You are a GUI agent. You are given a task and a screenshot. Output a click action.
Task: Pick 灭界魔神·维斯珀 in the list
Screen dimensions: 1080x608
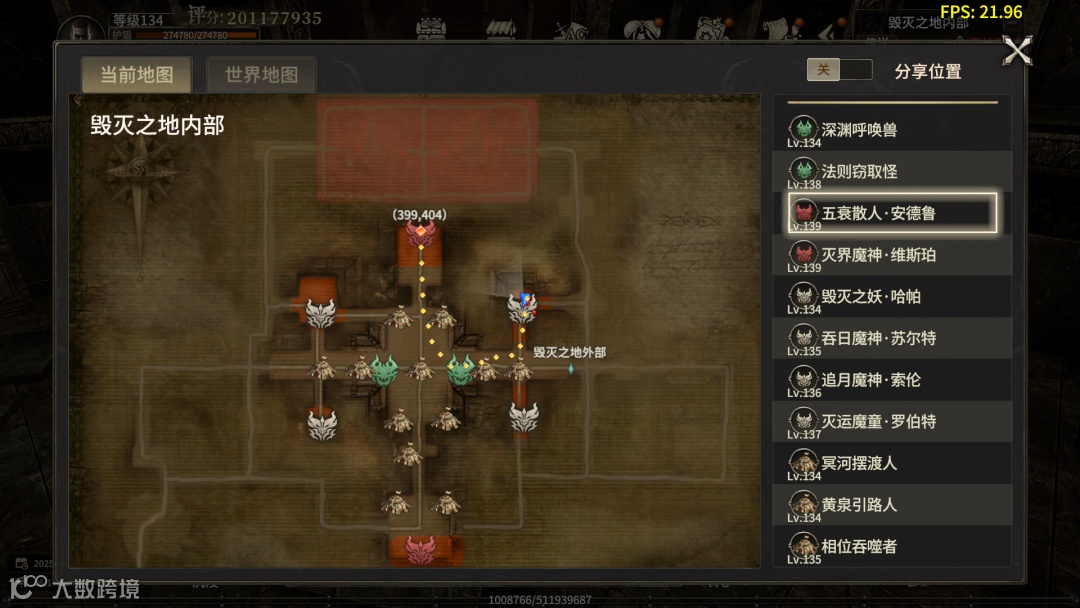[x=892, y=255]
